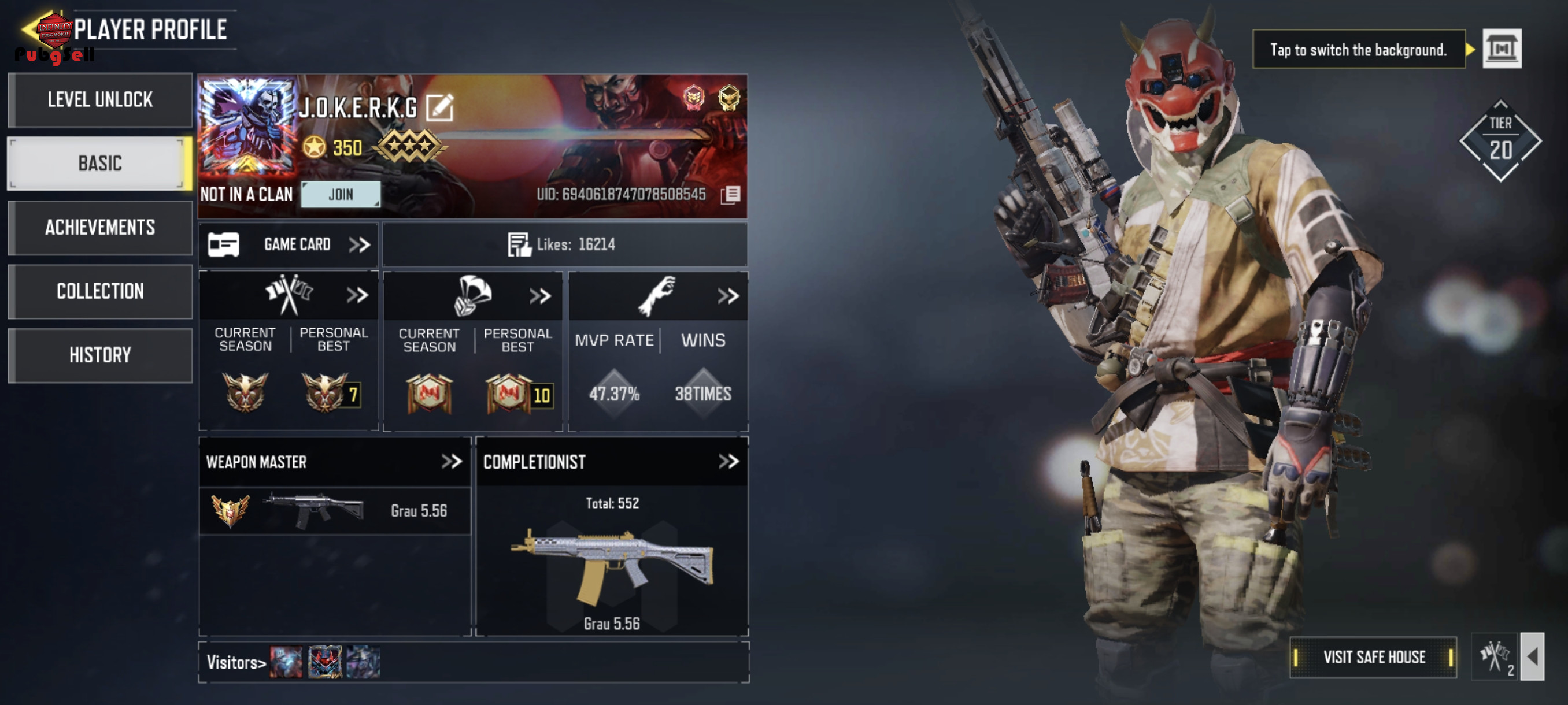
Task: Show the History tab
Action: coord(100,355)
